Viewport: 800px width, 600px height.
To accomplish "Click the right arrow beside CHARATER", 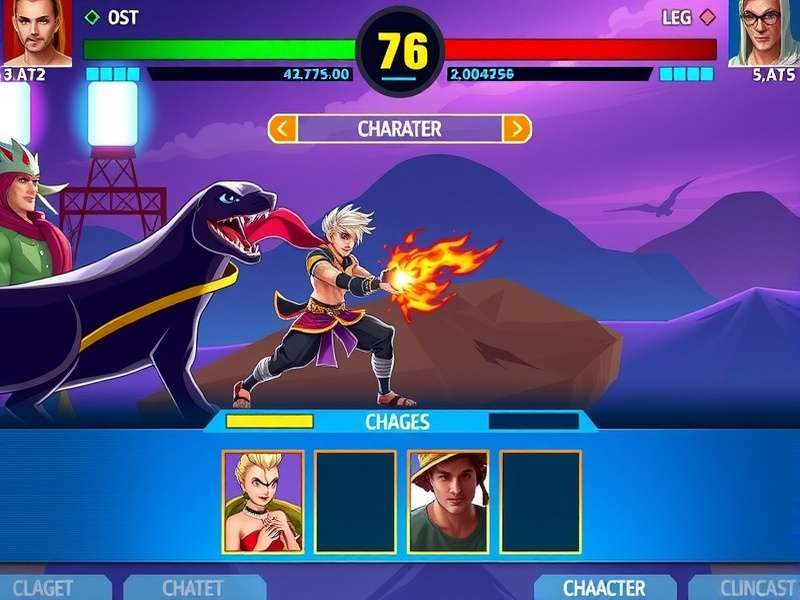I will click(x=516, y=128).
